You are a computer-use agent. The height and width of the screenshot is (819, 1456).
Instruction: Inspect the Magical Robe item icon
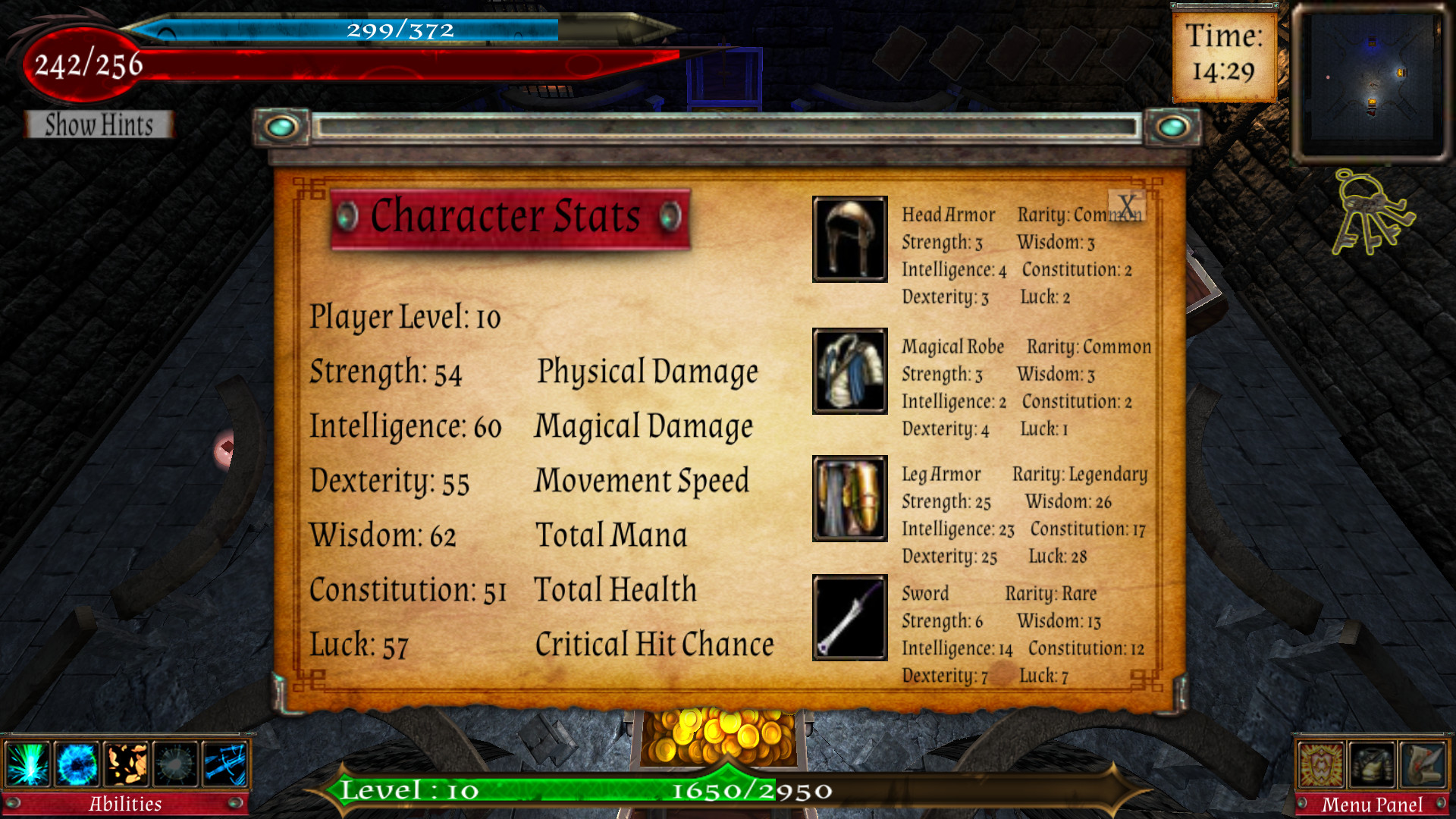(x=849, y=372)
